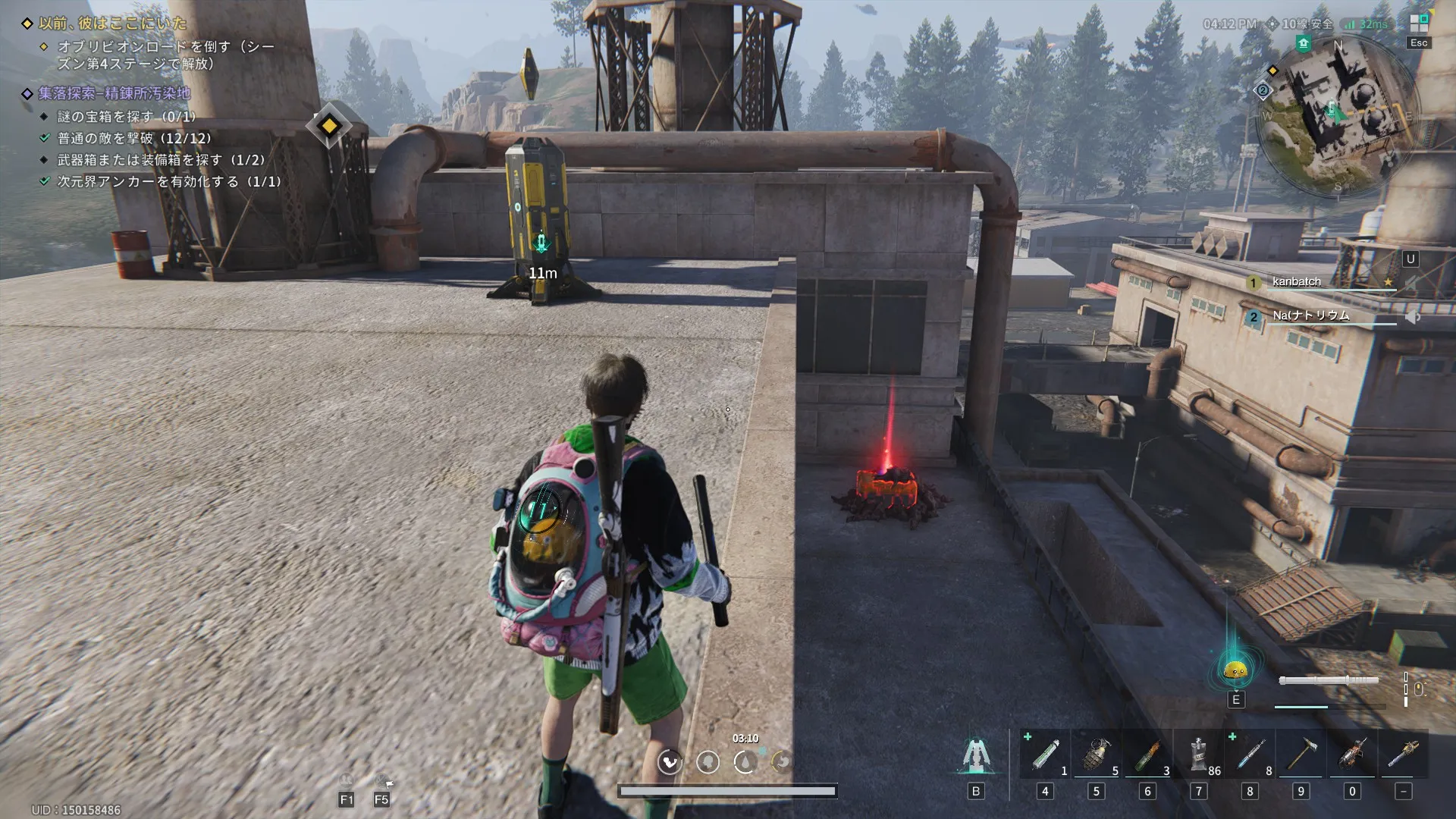This screenshot has height=819, width=1456.
Task: Equip the chainsaw tool slot
Action: coord(1404,755)
